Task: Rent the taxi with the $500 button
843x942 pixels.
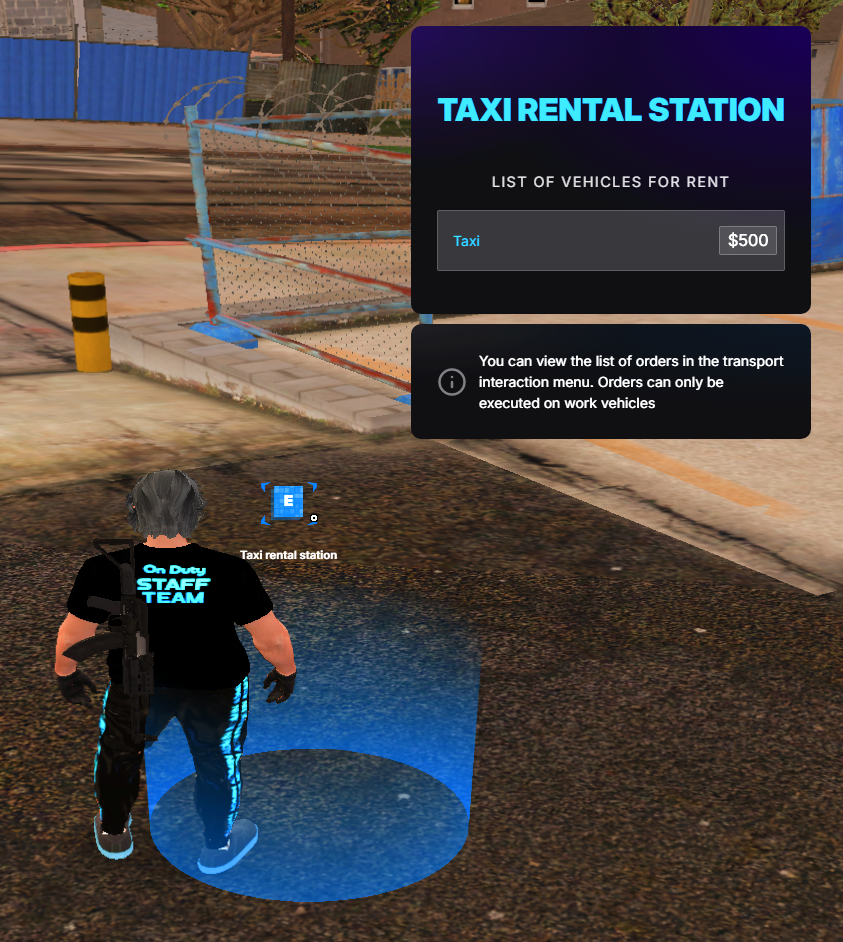Action: click(747, 241)
